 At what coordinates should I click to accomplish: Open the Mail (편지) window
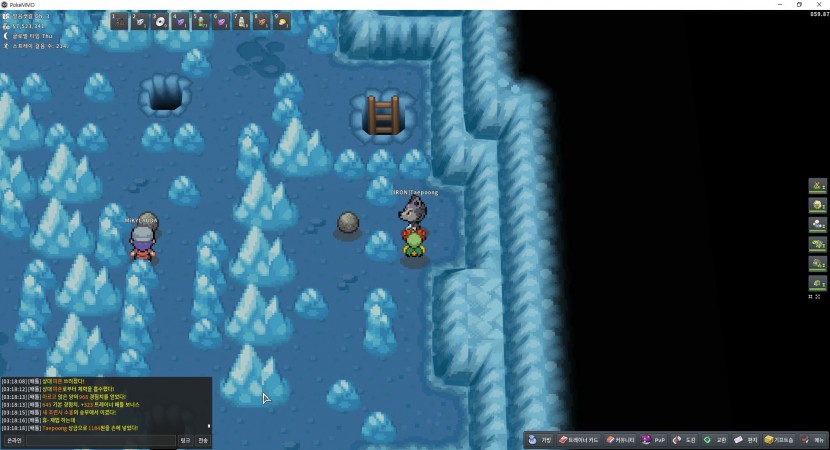coord(746,440)
